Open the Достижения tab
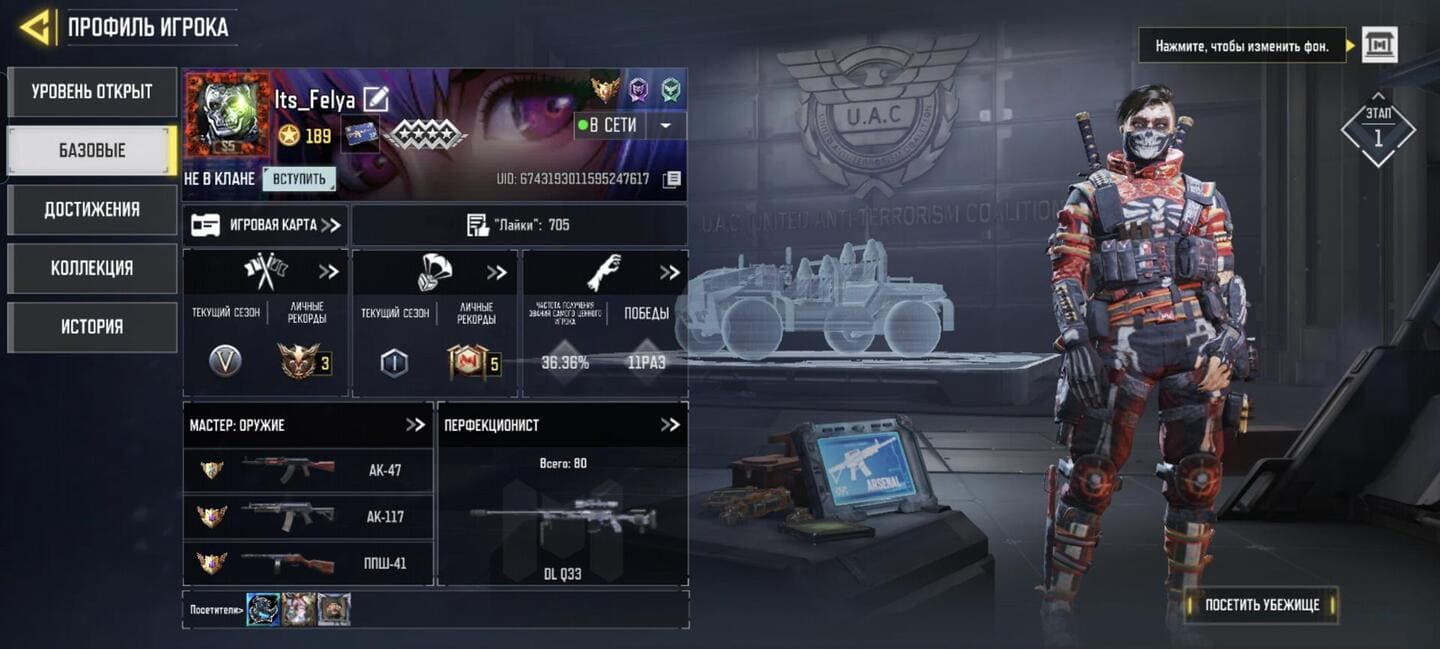Screen dimensions: 1440x649 click(92, 210)
